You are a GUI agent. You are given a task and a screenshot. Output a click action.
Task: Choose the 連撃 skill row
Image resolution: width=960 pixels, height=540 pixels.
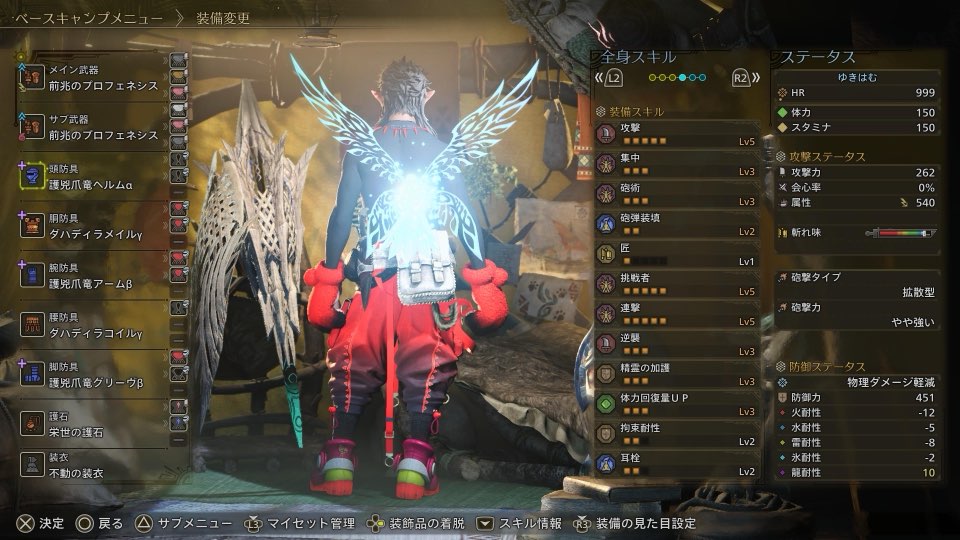[x=678, y=314]
